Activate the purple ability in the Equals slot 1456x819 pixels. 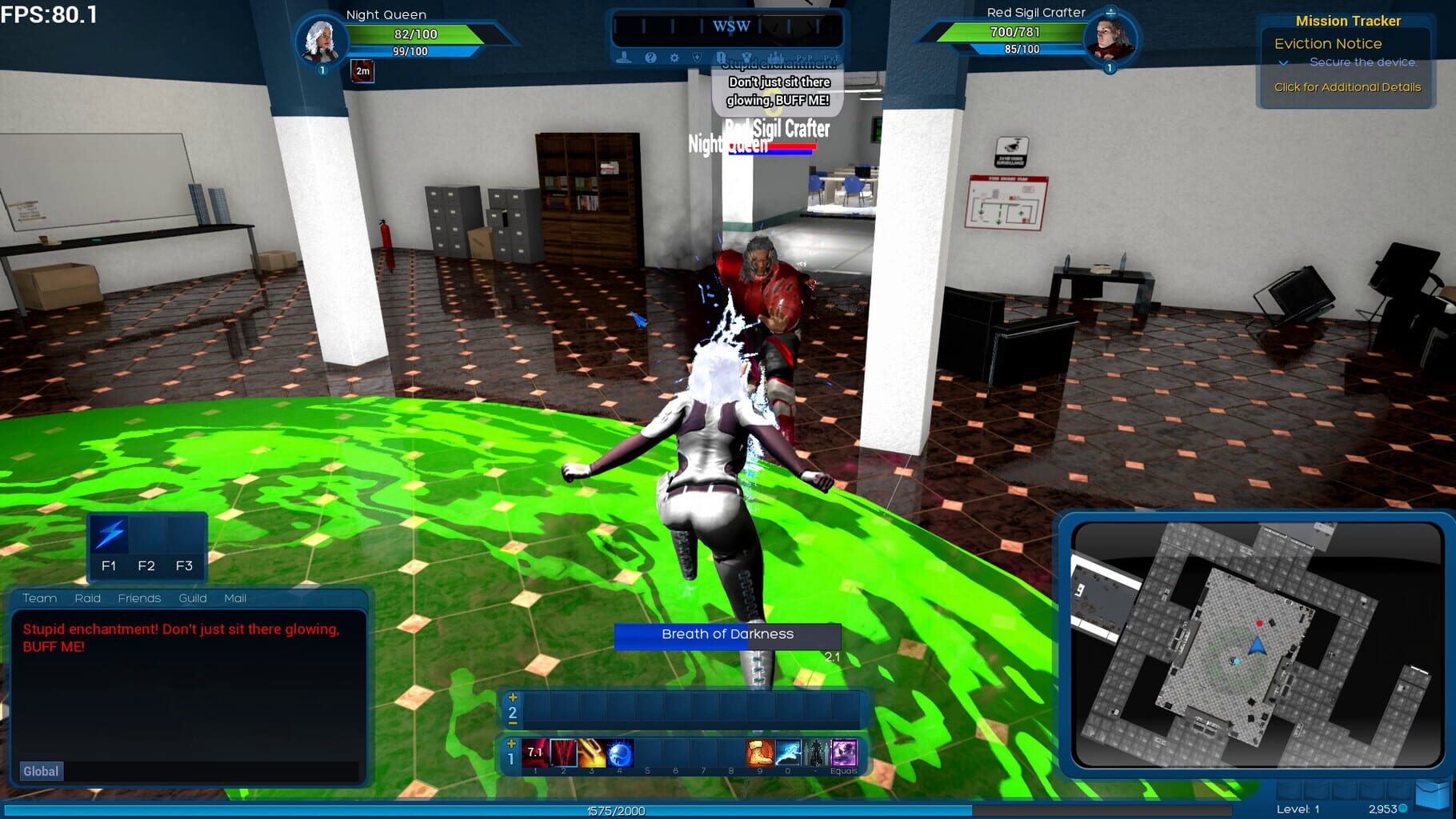click(844, 753)
